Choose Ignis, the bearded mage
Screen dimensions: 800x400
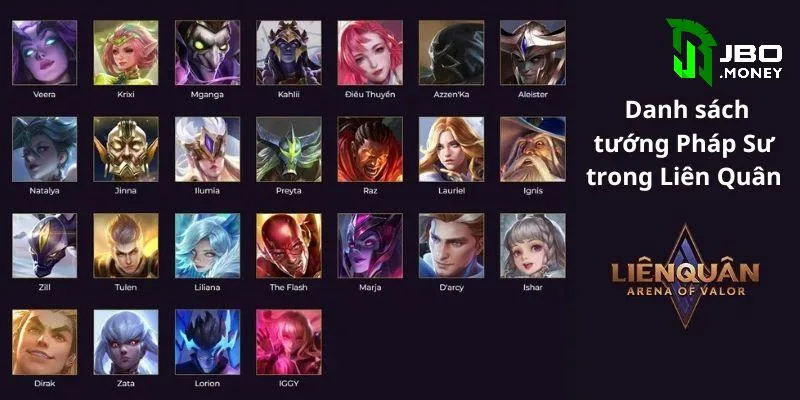(x=533, y=148)
